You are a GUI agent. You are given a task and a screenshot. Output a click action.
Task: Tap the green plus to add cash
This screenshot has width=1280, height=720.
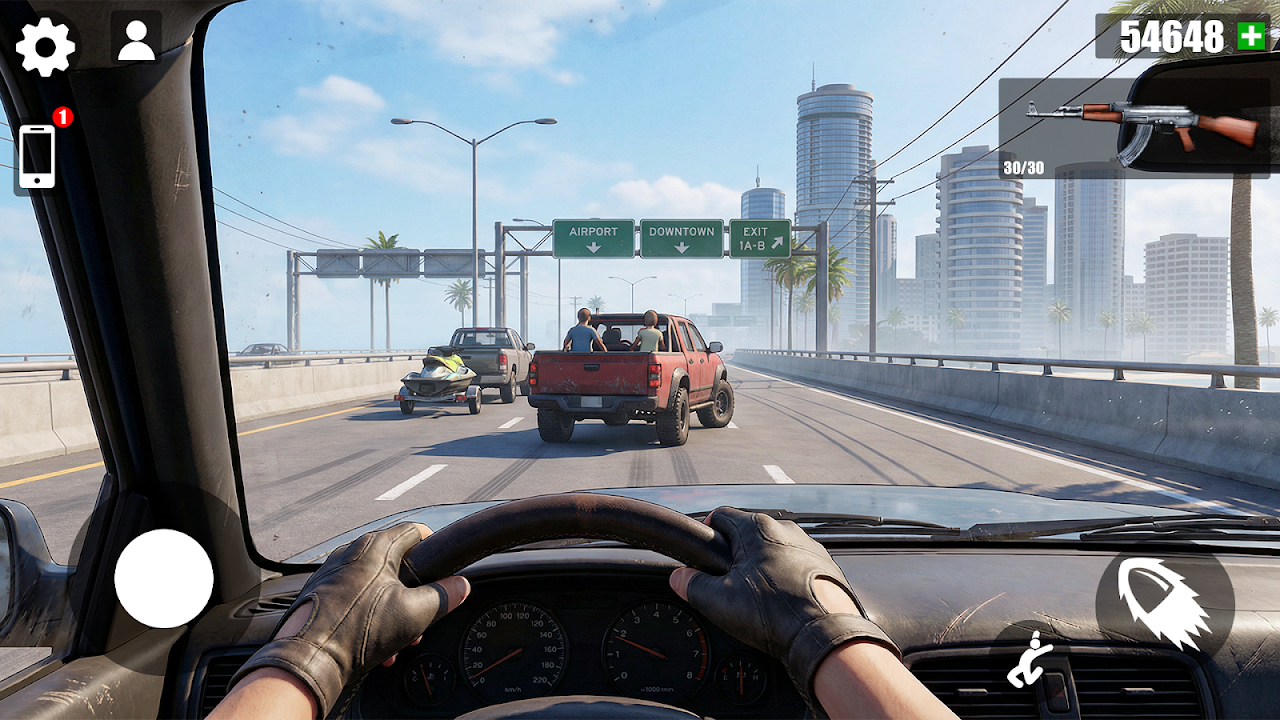coord(1251,37)
